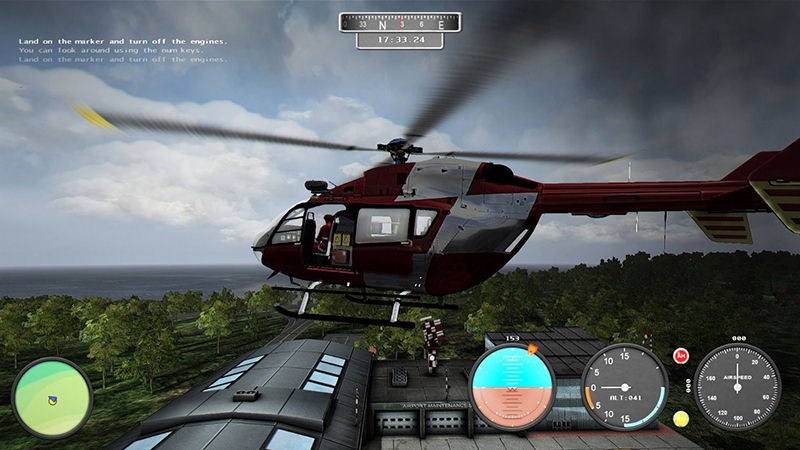Select the altimeter gauge dial
This screenshot has height=450, width=800.
tap(624, 387)
